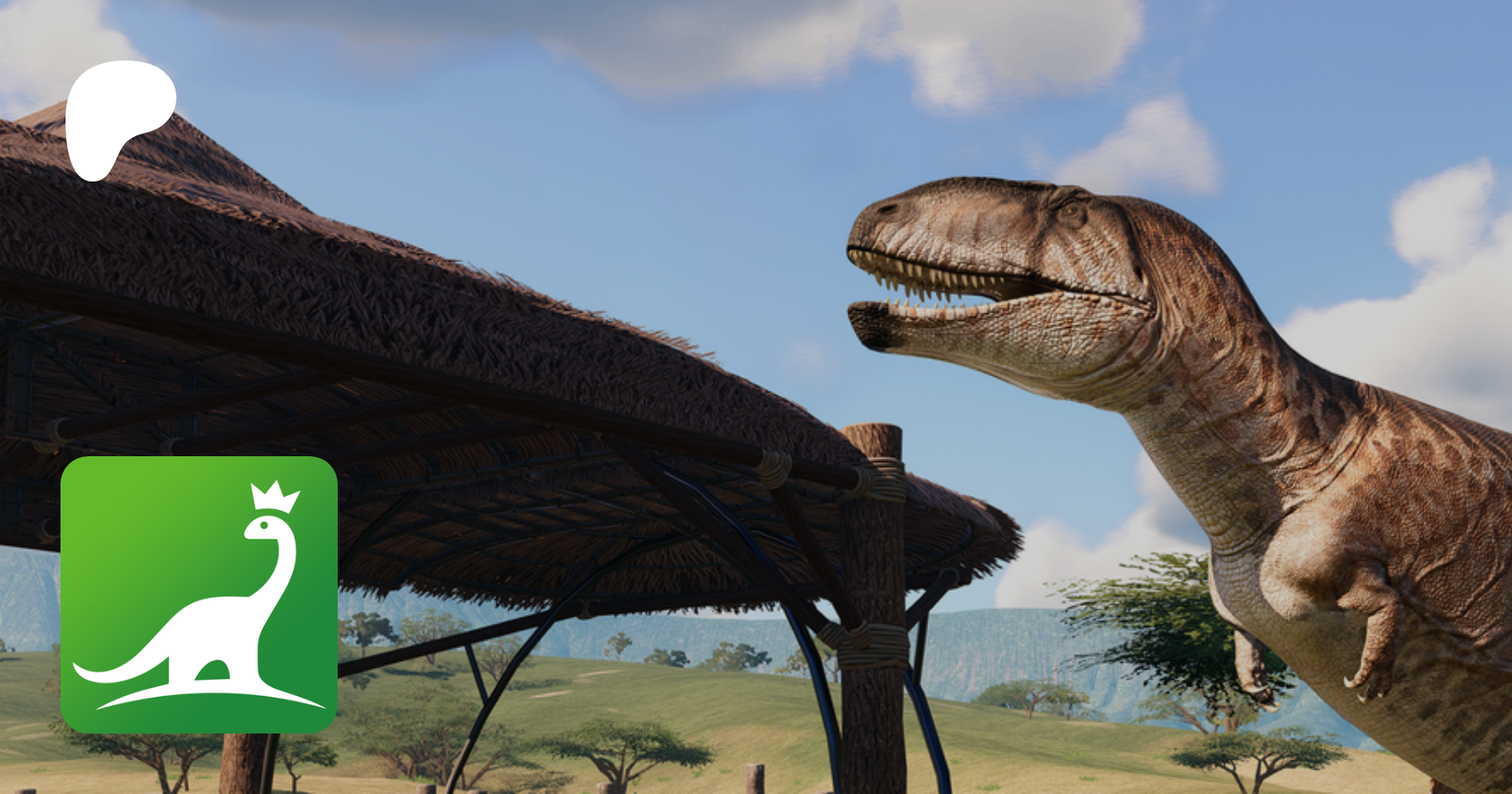Viewport: 1512px width, 794px height.
Task: Open the green crowned dinosaur avatar
Action: pyautogui.click(x=199, y=595)
